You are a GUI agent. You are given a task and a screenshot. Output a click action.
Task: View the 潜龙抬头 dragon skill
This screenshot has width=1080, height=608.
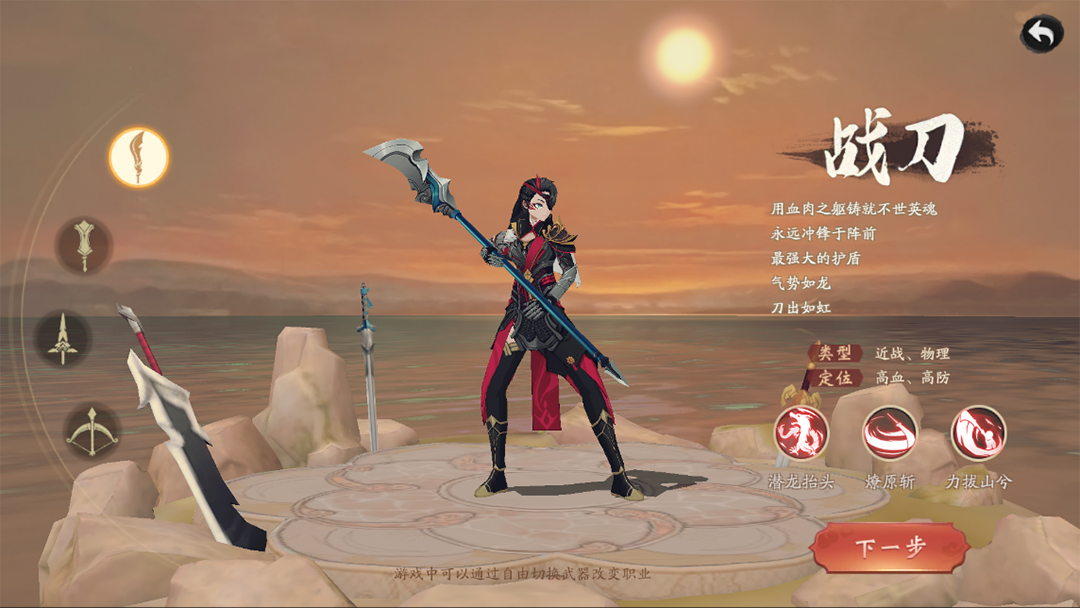(x=802, y=433)
